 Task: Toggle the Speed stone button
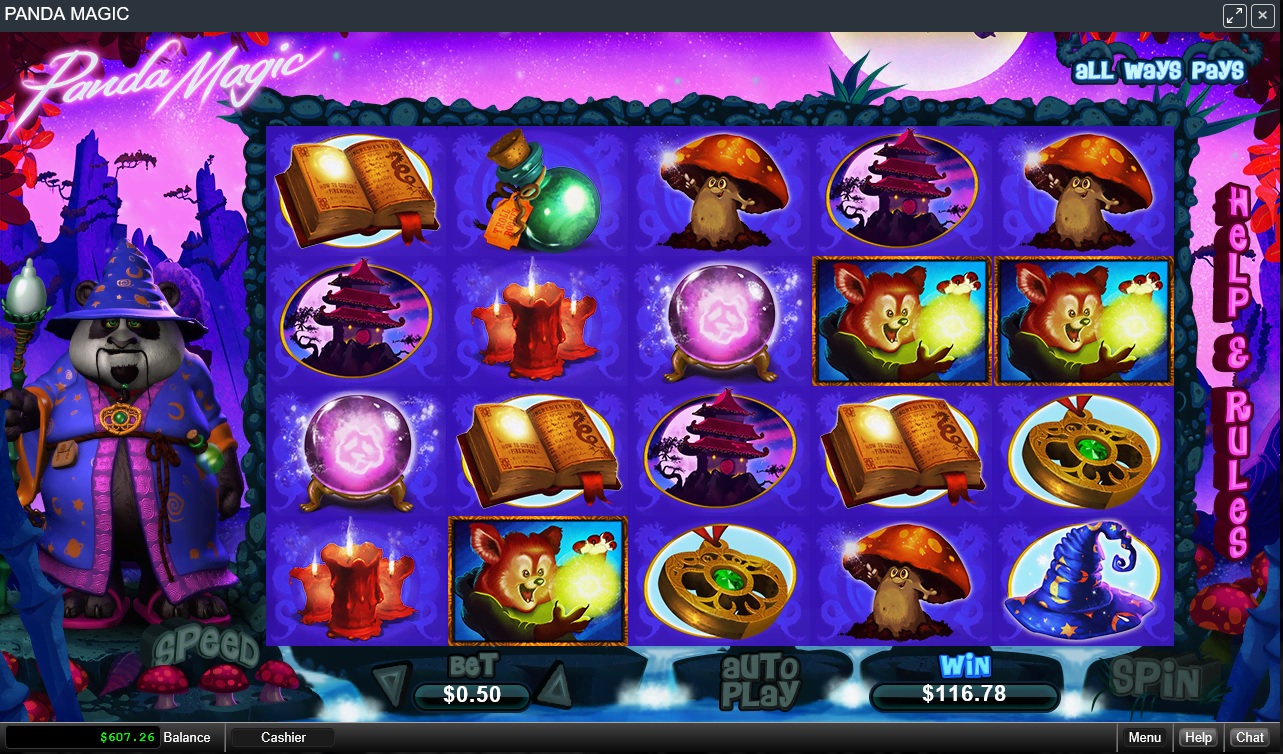pos(206,646)
